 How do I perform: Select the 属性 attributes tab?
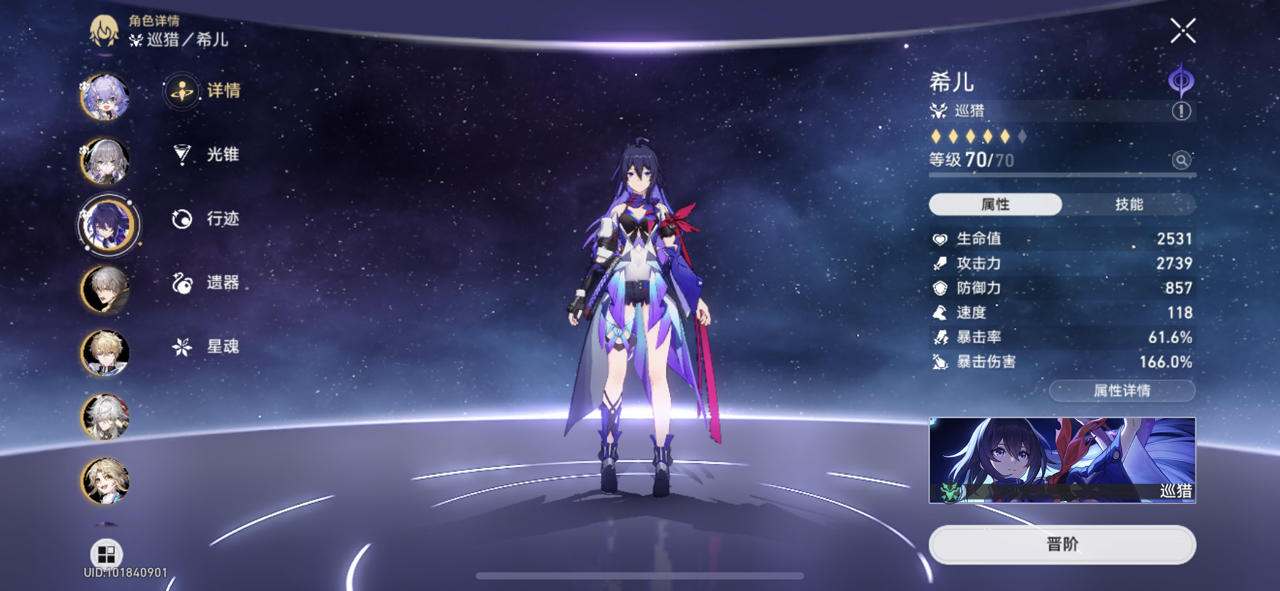pyautogui.click(x=995, y=204)
